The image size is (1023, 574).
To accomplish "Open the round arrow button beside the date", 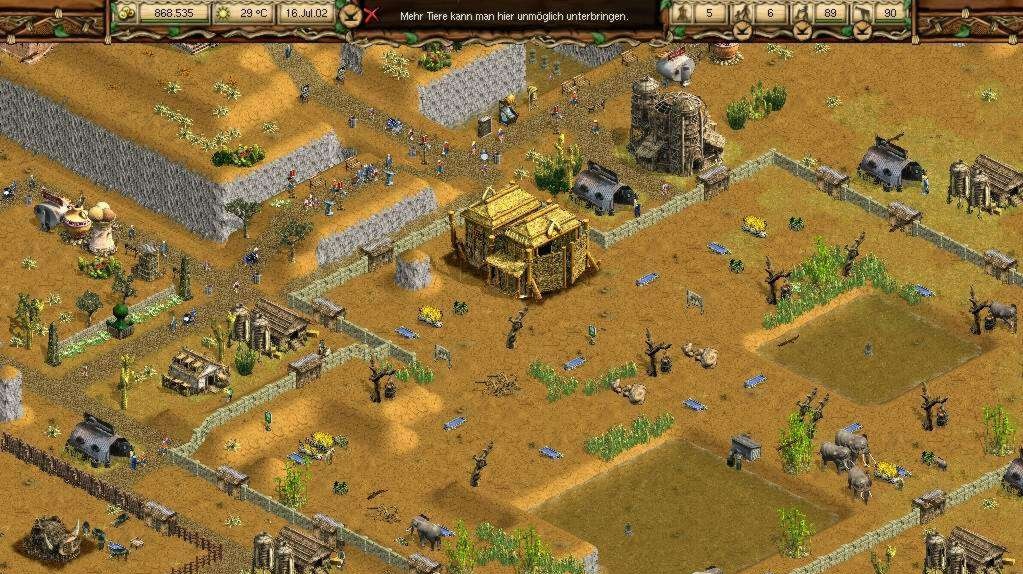I will (x=349, y=15).
